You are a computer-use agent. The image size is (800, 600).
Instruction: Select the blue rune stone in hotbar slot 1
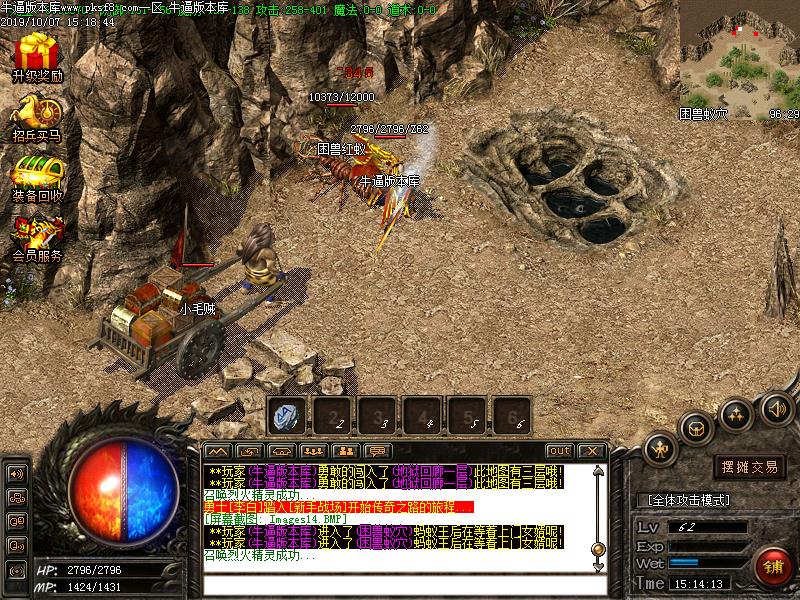pyautogui.click(x=287, y=413)
